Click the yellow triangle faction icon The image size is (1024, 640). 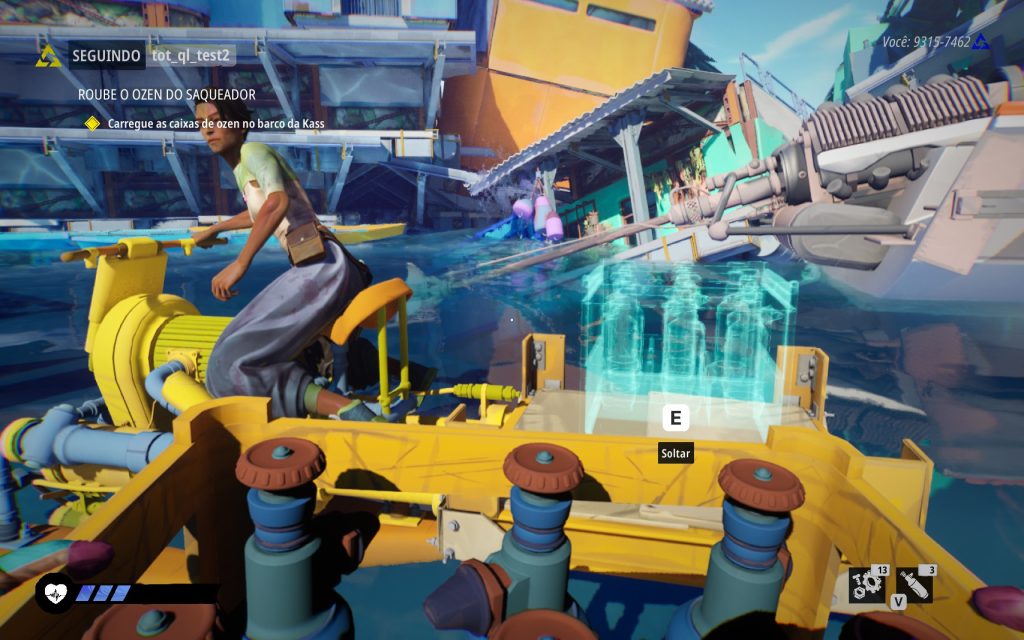pos(48,56)
